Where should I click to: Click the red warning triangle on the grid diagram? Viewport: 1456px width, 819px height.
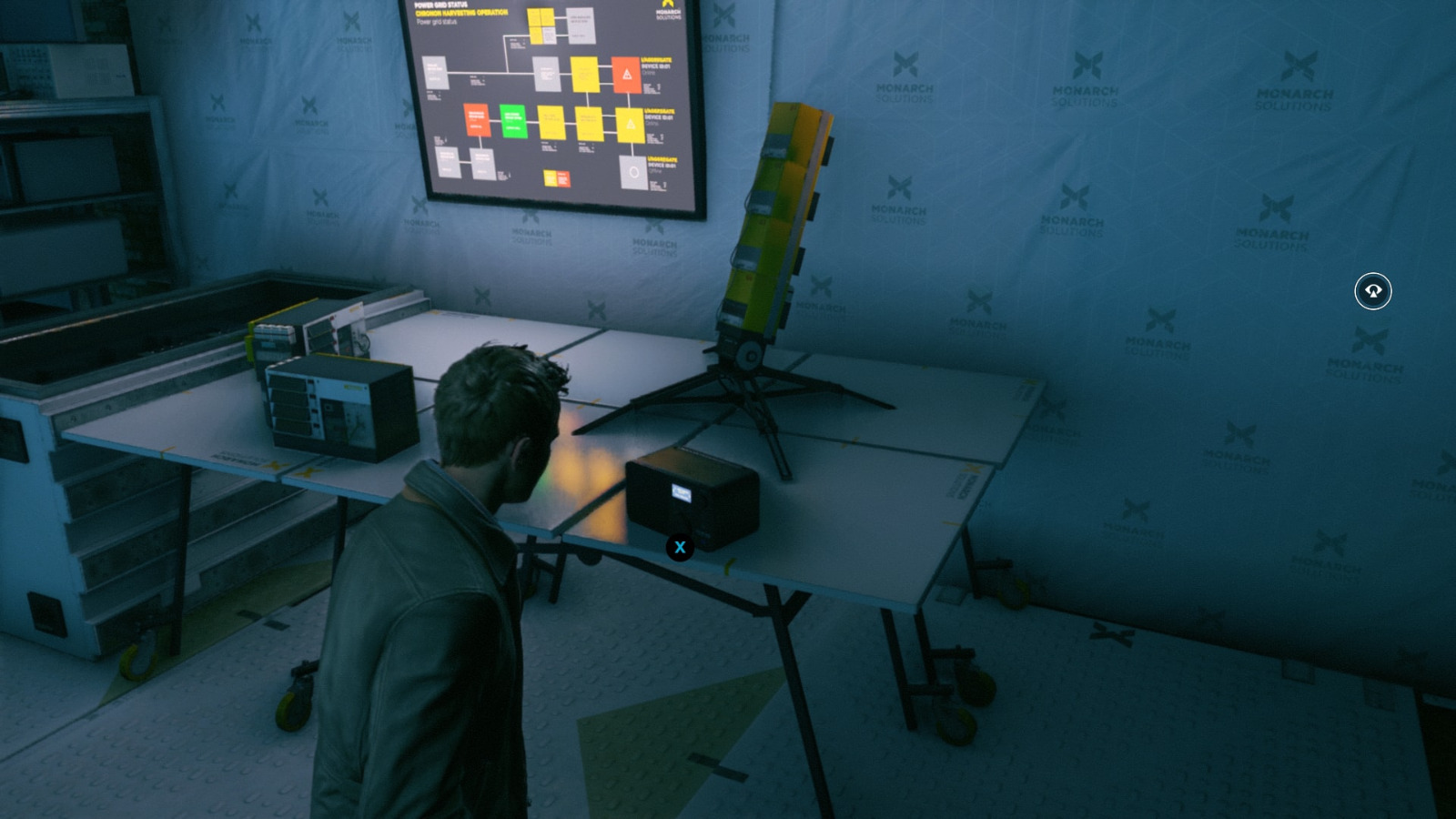point(626,73)
